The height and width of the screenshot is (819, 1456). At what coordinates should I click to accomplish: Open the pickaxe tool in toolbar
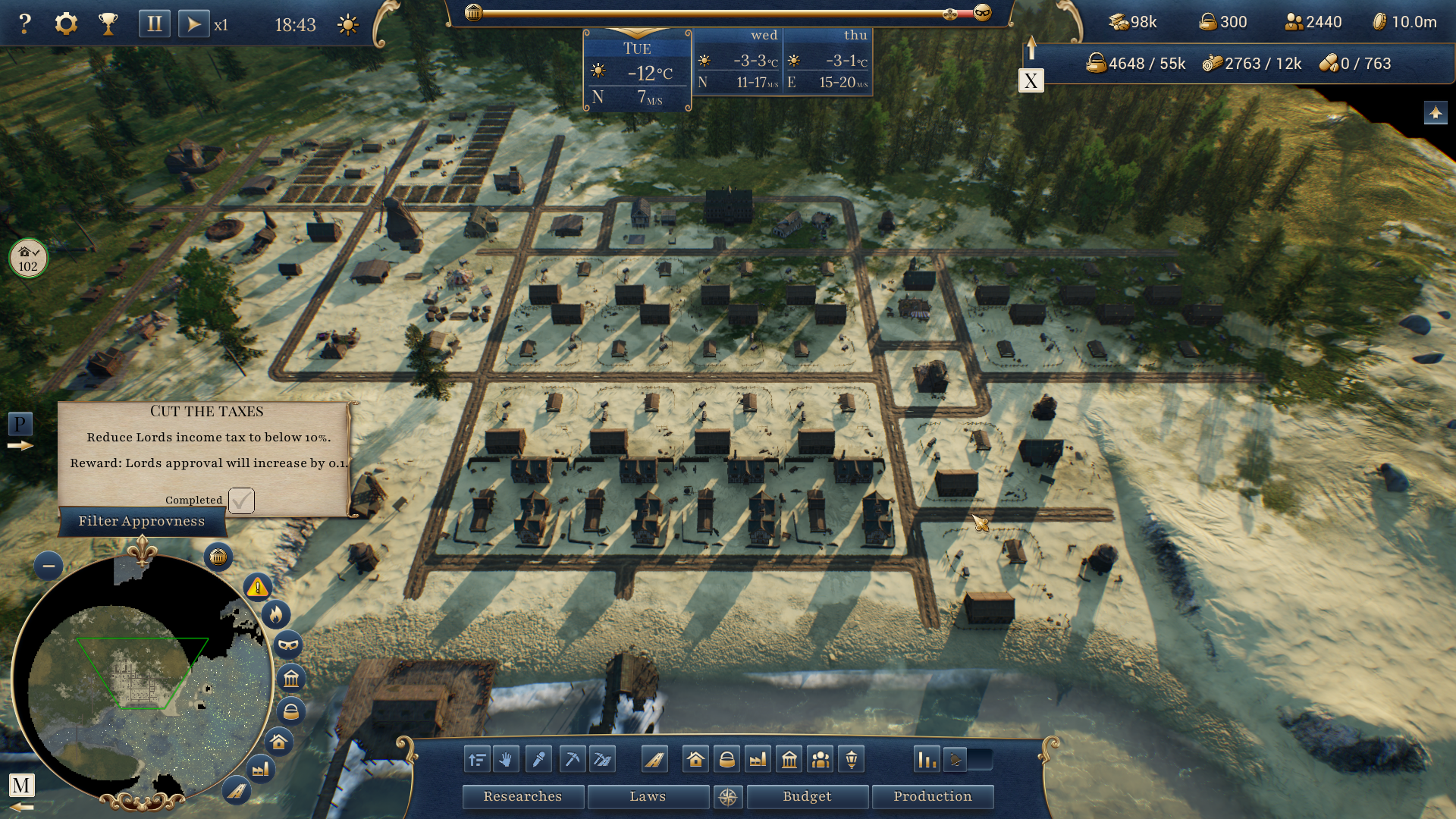point(572,759)
